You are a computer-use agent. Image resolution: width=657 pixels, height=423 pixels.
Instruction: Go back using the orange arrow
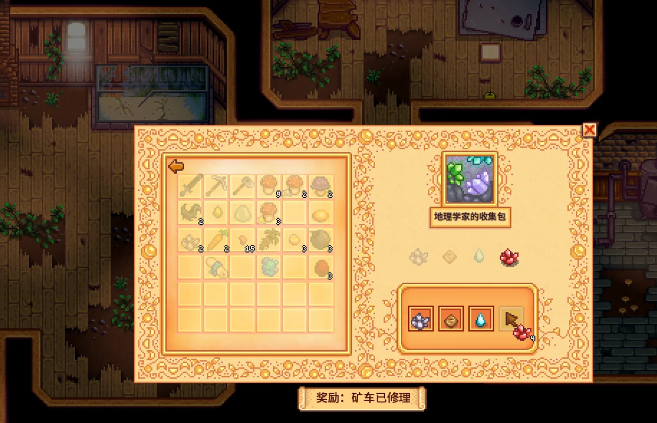[175, 166]
